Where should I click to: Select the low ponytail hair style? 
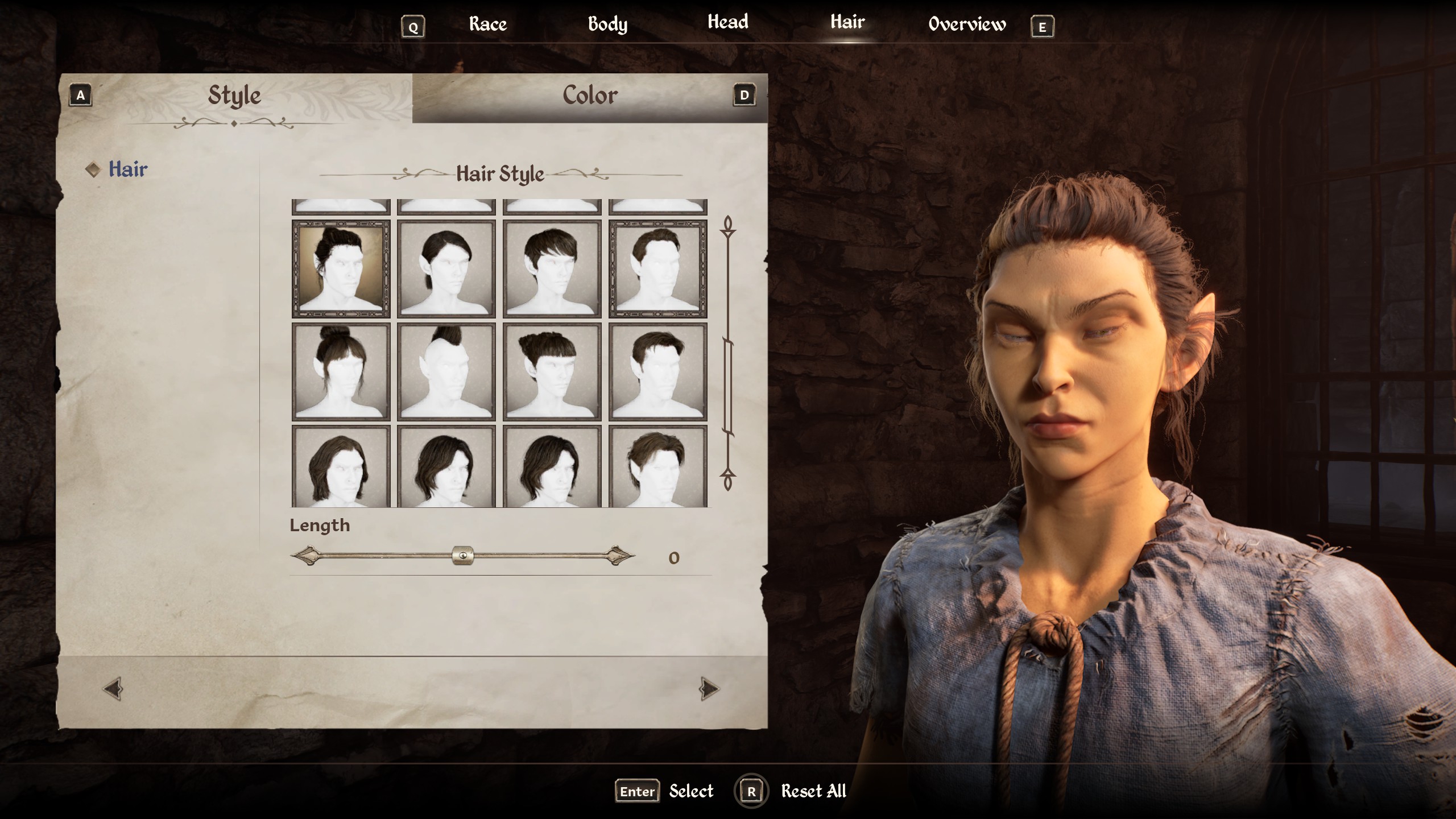(x=446, y=269)
